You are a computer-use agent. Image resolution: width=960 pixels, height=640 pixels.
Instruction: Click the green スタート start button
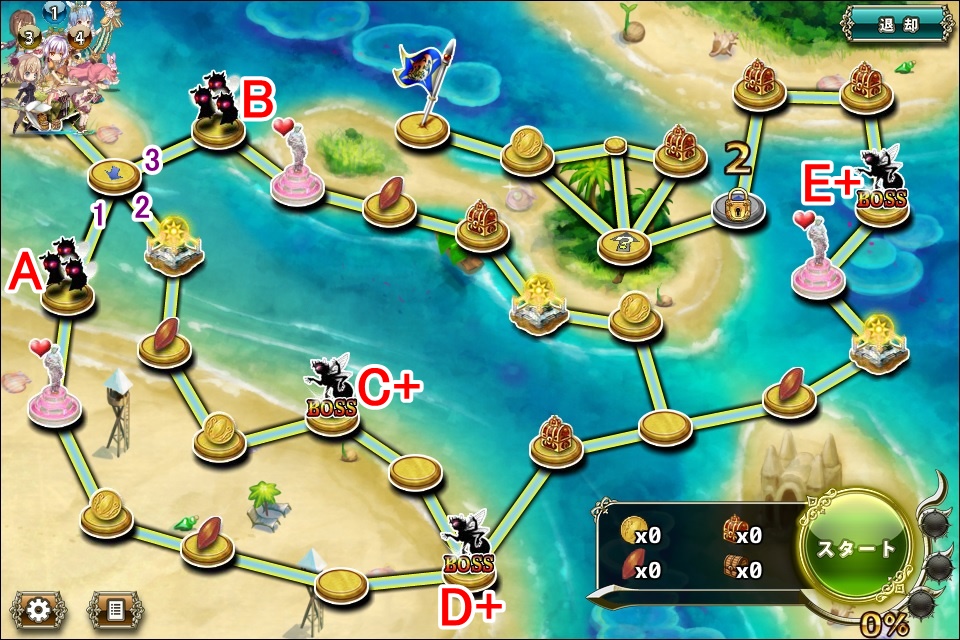(x=857, y=548)
